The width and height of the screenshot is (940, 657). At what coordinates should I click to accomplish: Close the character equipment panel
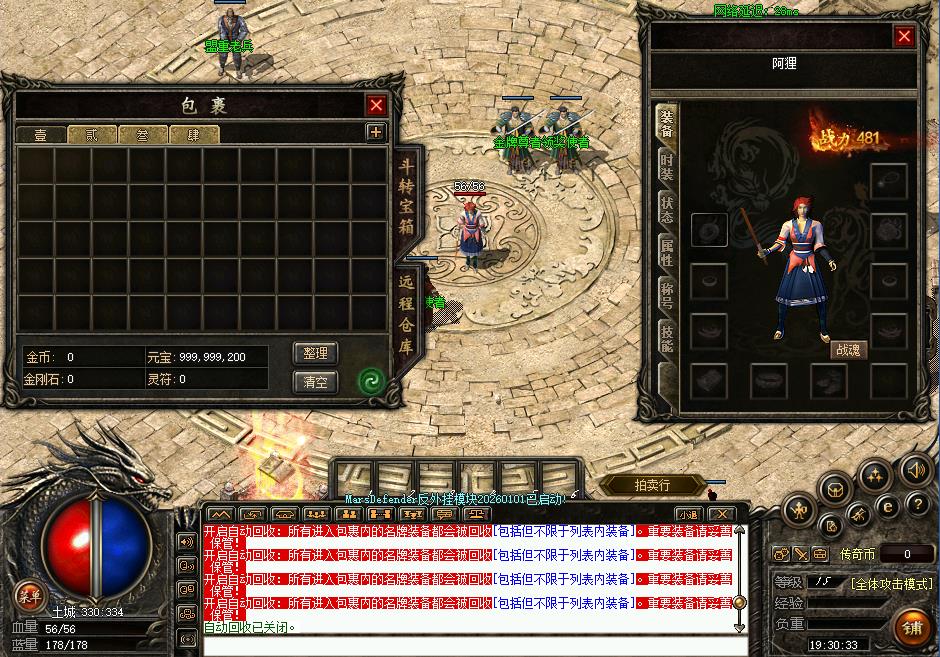(x=904, y=37)
